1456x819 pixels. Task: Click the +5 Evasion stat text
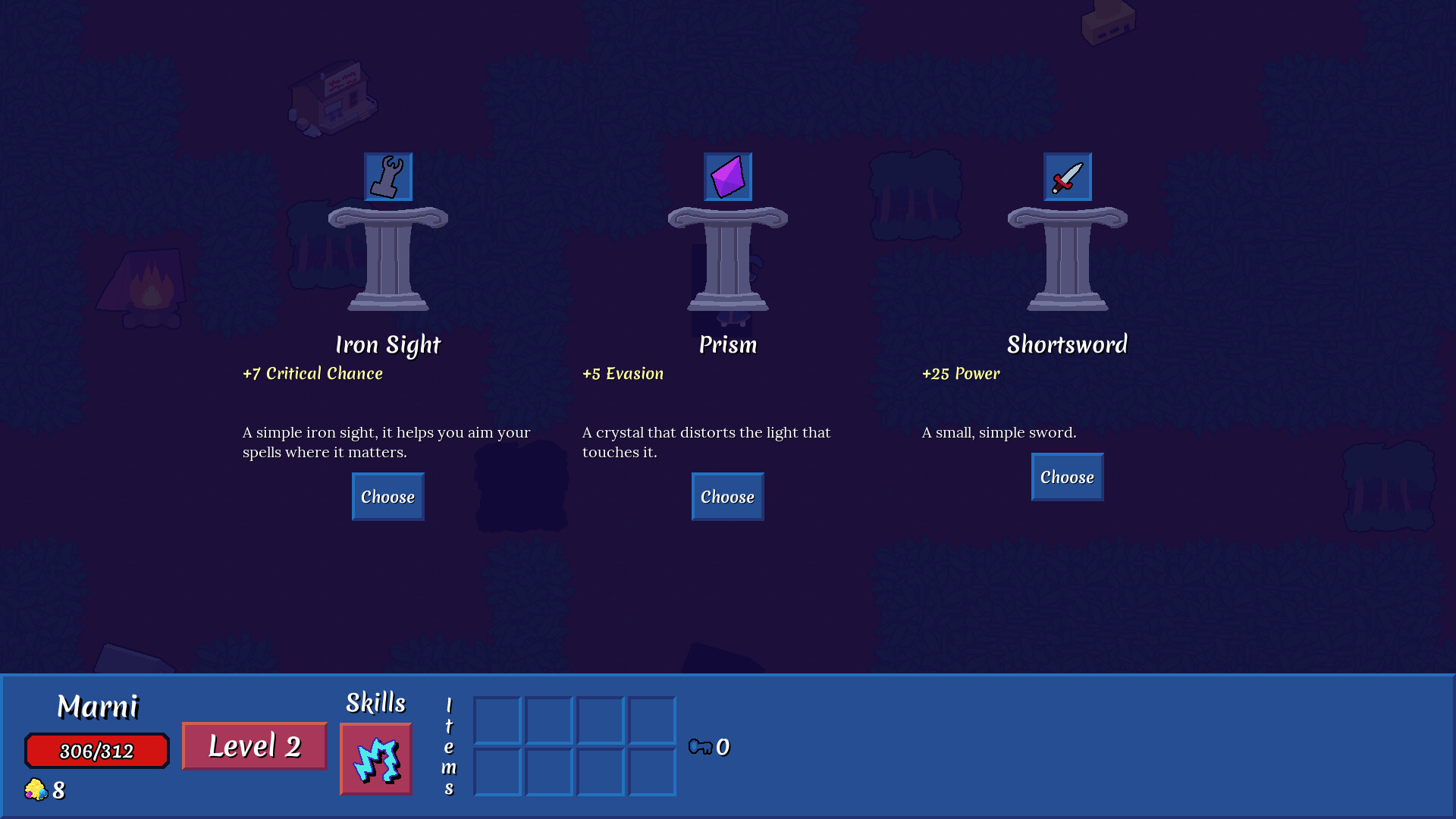(x=622, y=373)
